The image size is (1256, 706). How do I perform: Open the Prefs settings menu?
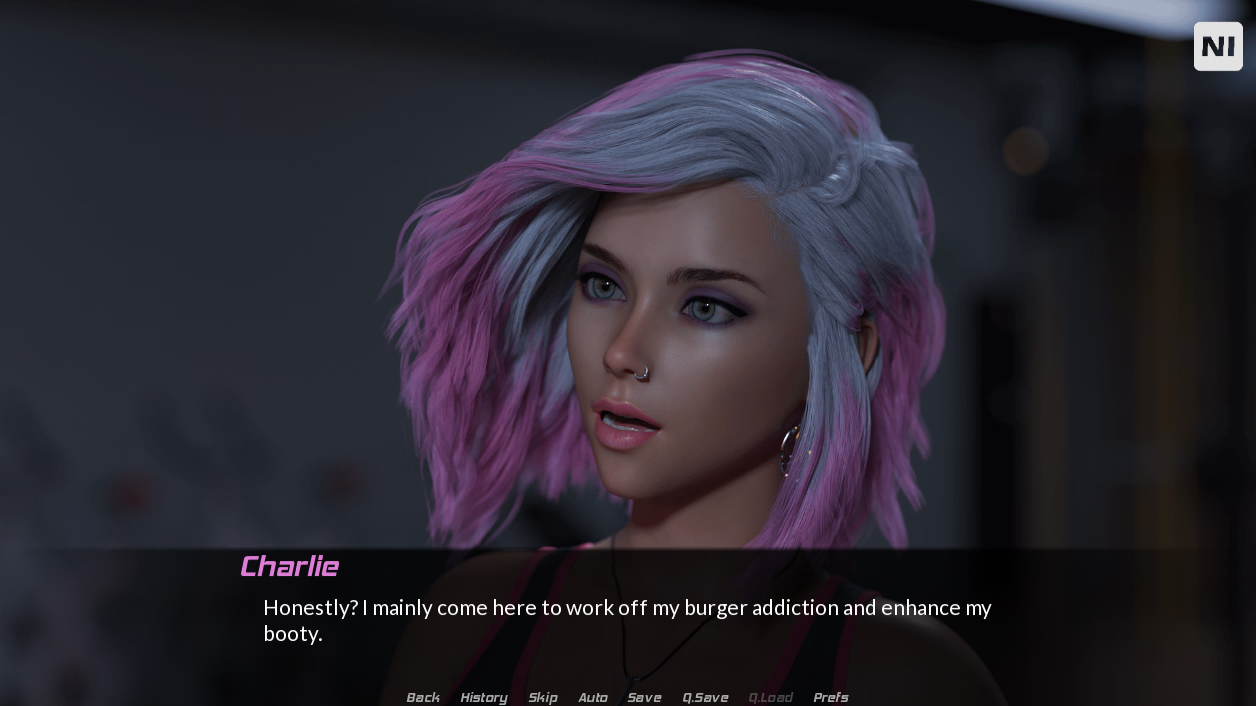(831, 697)
